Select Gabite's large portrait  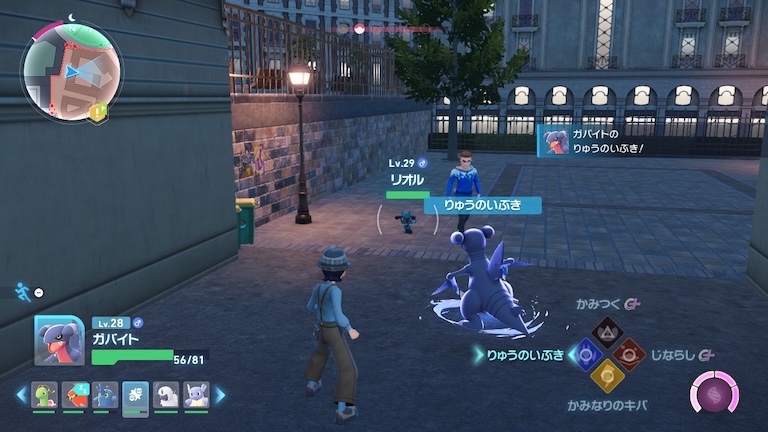pyautogui.click(x=59, y=341)
